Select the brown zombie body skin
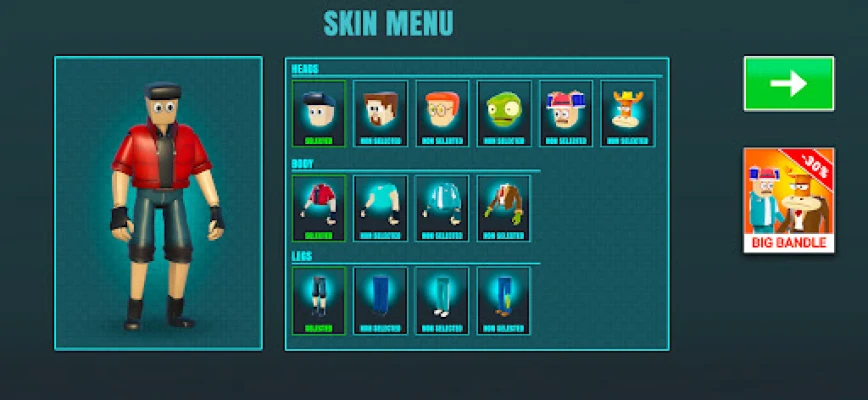868x400 pixels. coord(504,208)
